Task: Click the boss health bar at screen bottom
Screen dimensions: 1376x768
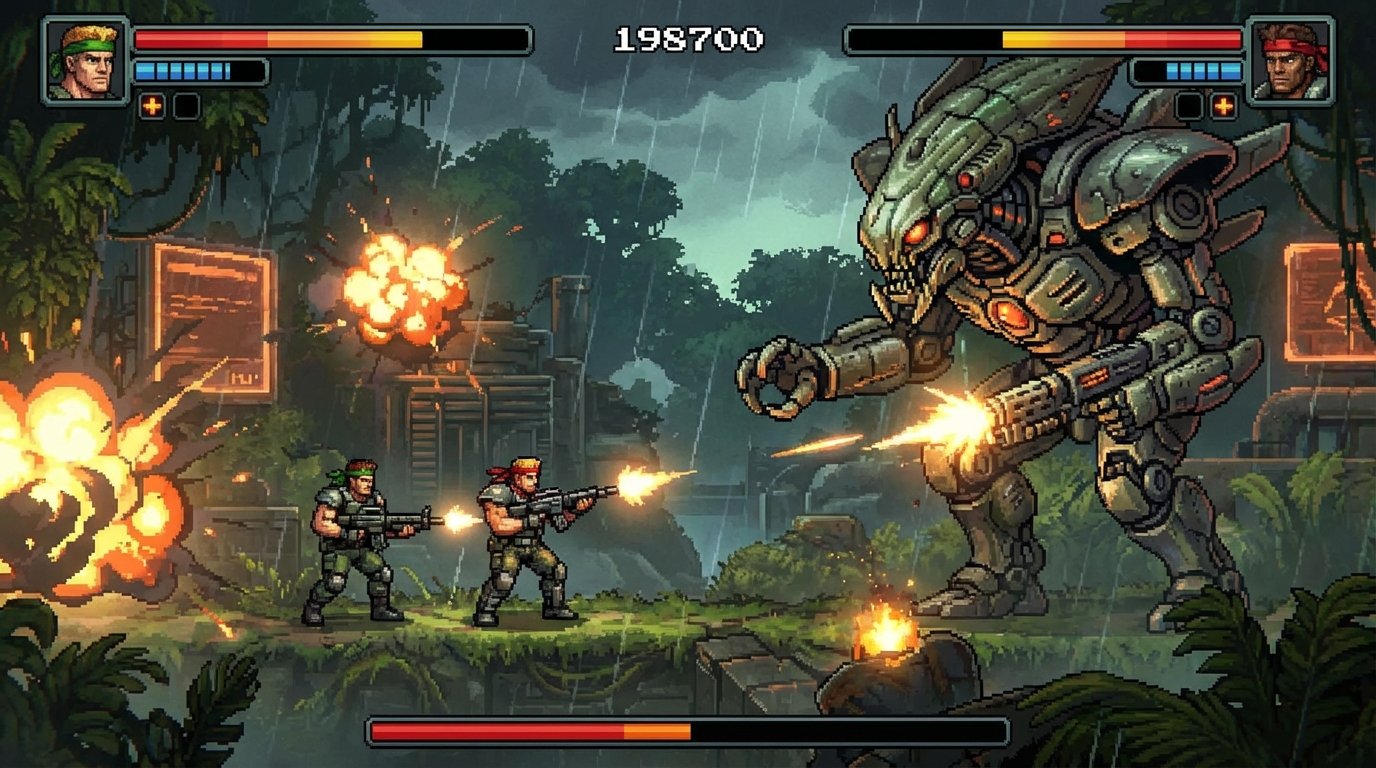Action: tap(690, 733)
